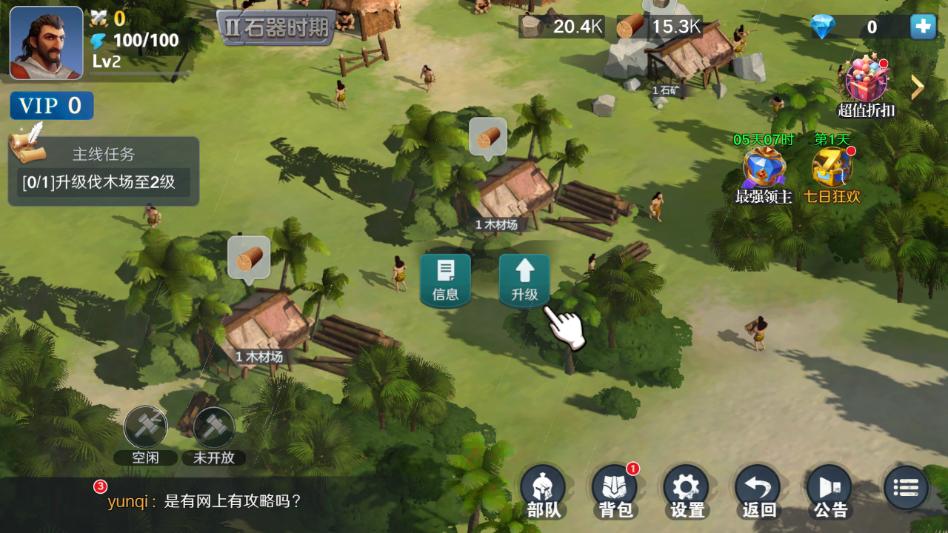The image size is (948, 533).
Task: Open the player avatar profile
Action: coord(46,42)
